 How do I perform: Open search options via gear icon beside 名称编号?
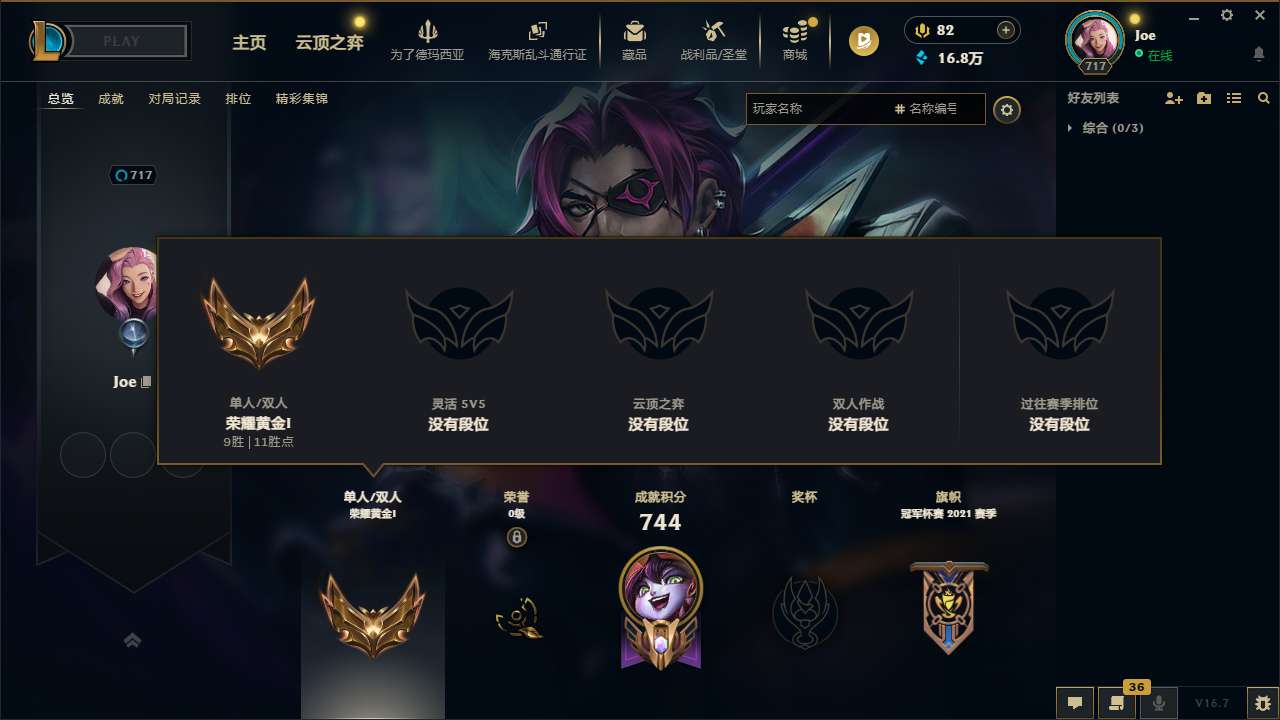coord(1007,110)
